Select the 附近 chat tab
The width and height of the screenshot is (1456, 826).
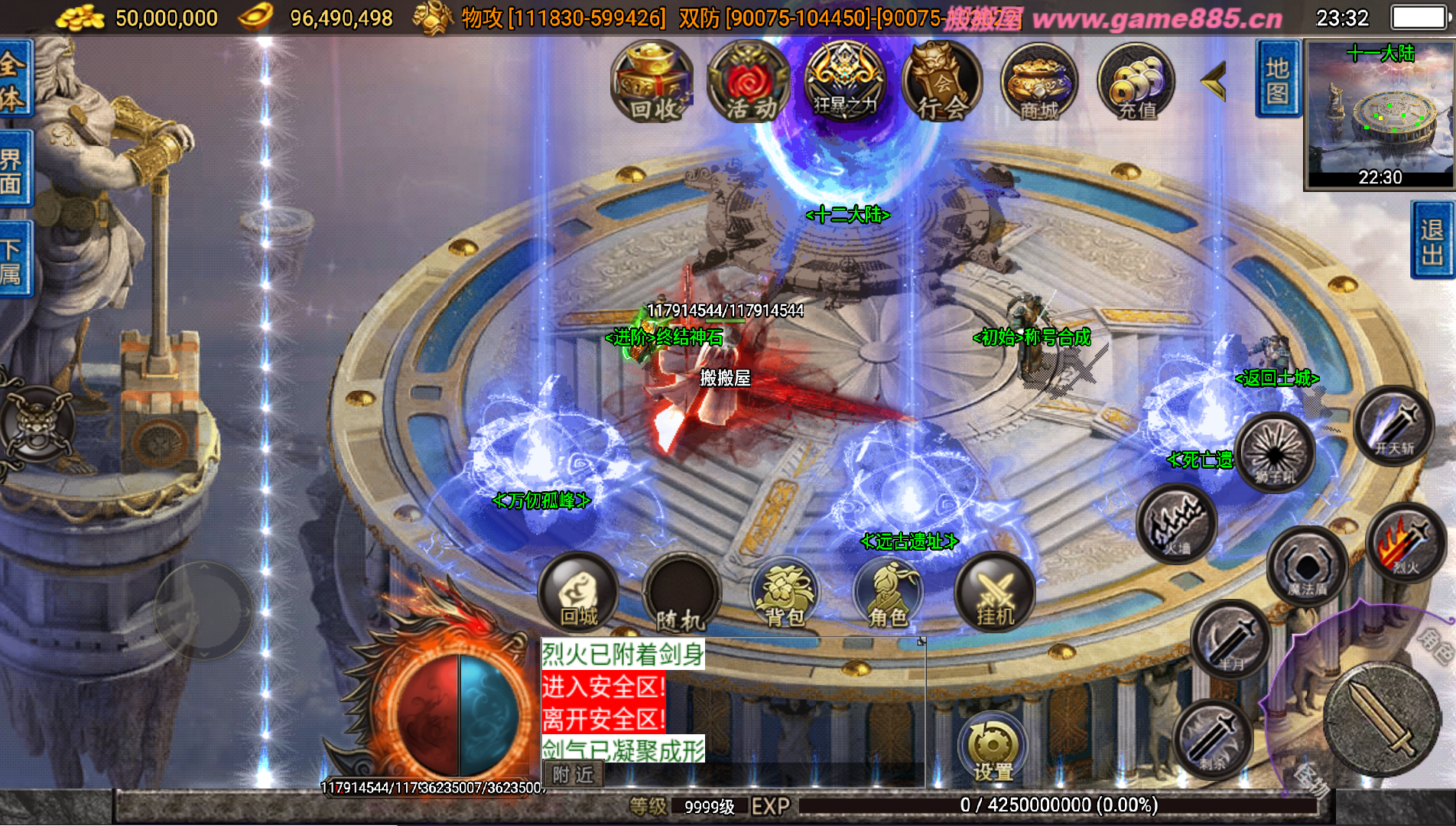(x=573, y=775)
